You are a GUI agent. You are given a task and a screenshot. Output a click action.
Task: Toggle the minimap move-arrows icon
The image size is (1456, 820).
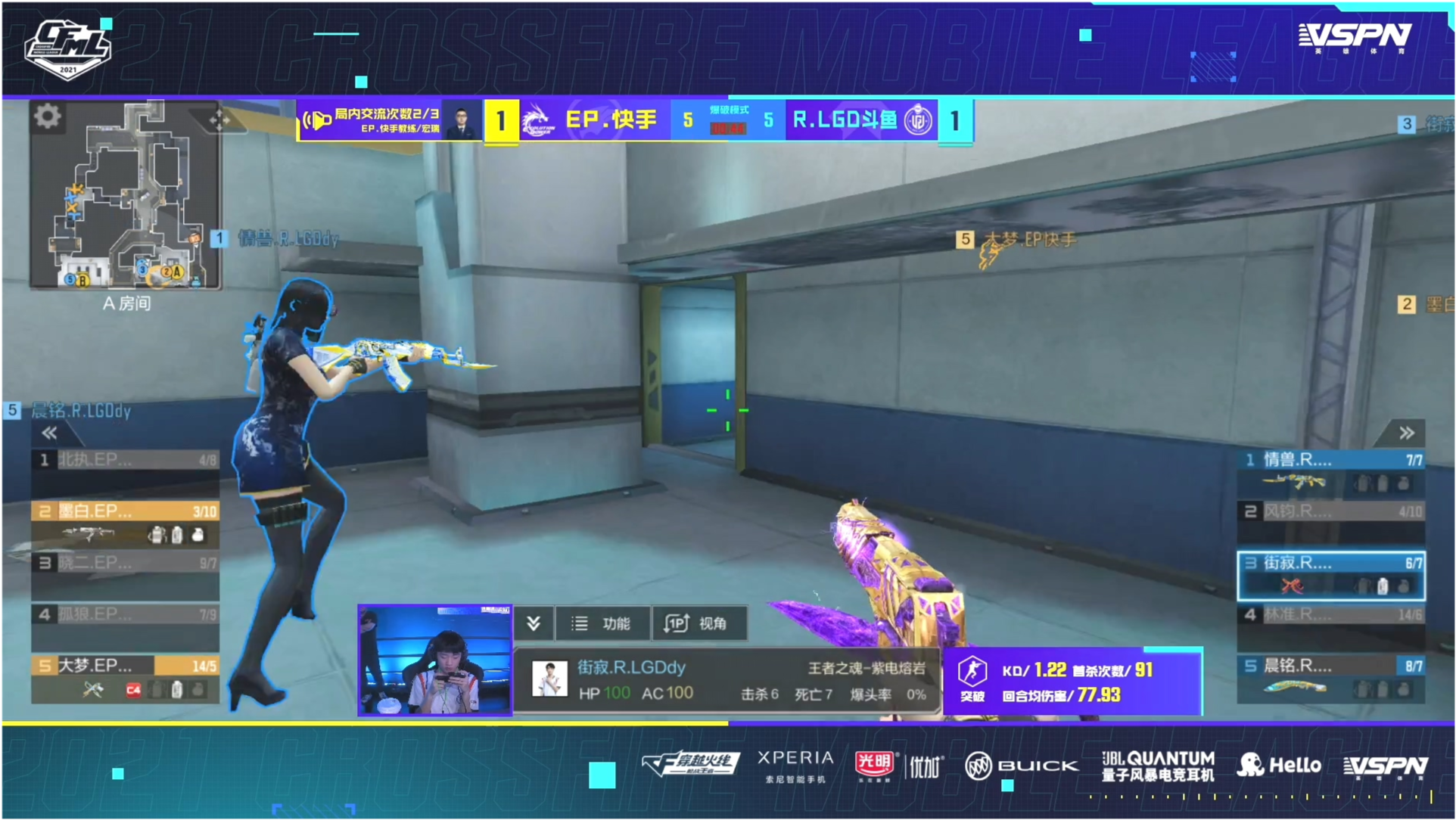[219, 120]
